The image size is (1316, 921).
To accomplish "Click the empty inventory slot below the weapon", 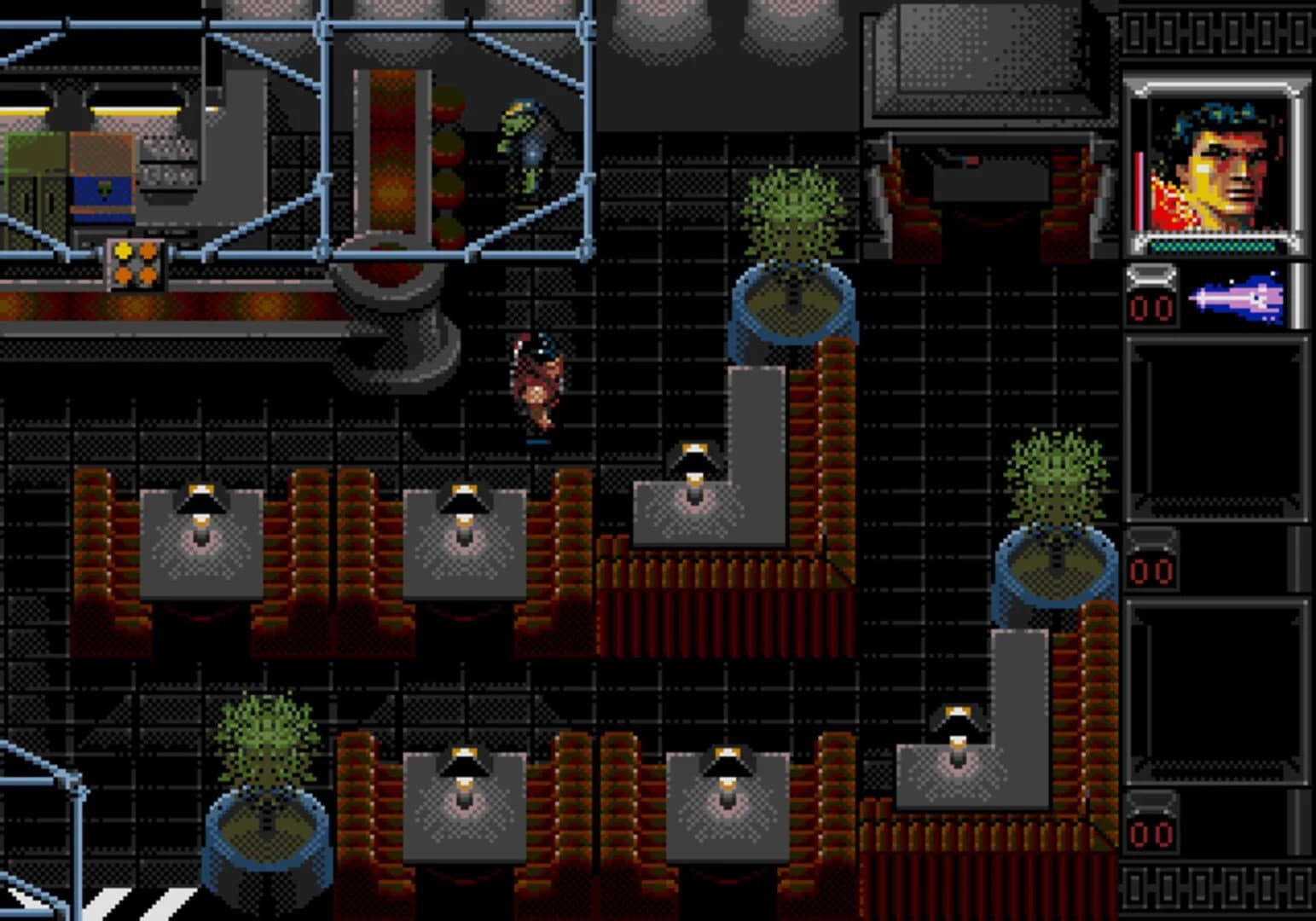I will click(x=1218, y=426).
